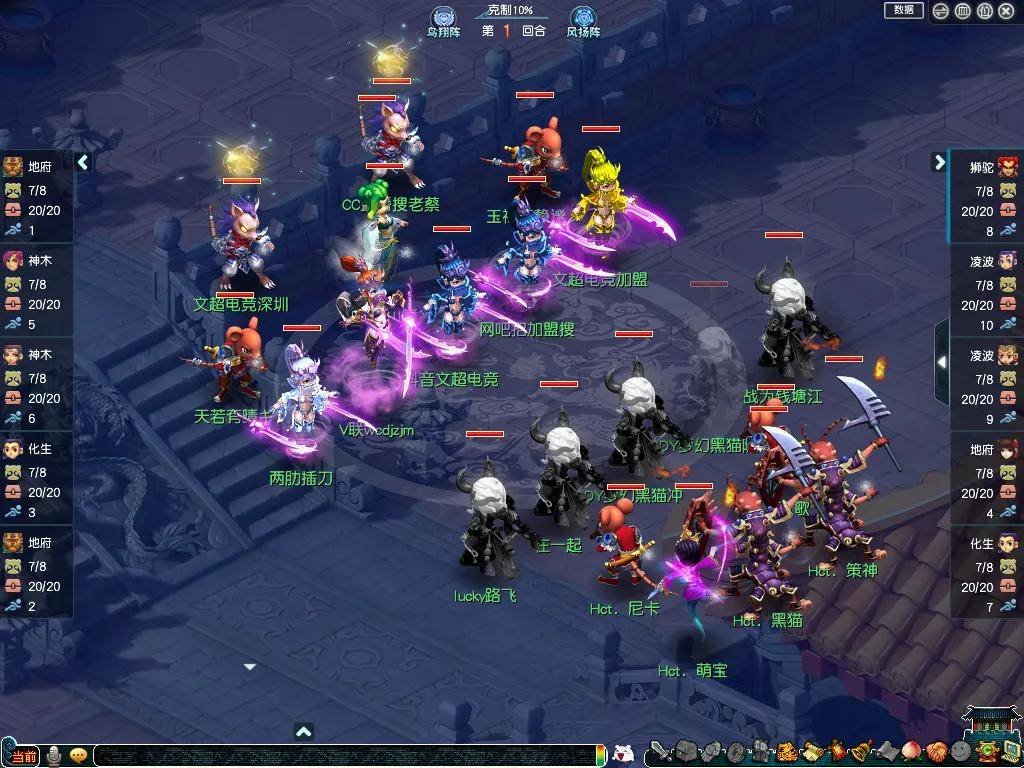Open the sword attack icon in toolbar
Screen dimensions: 1024x768
point(660,752)
